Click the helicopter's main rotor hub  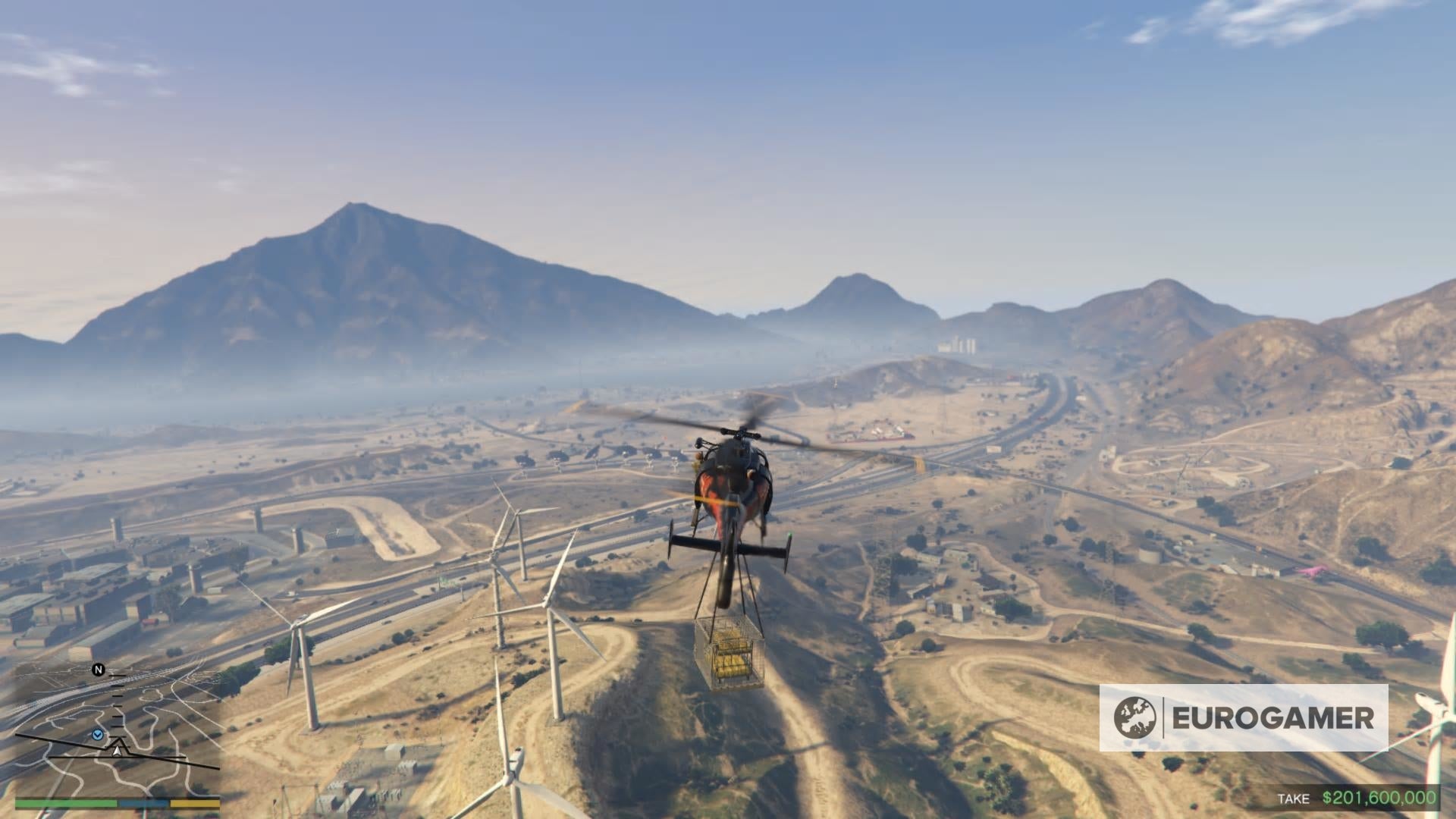click(740, 431)
